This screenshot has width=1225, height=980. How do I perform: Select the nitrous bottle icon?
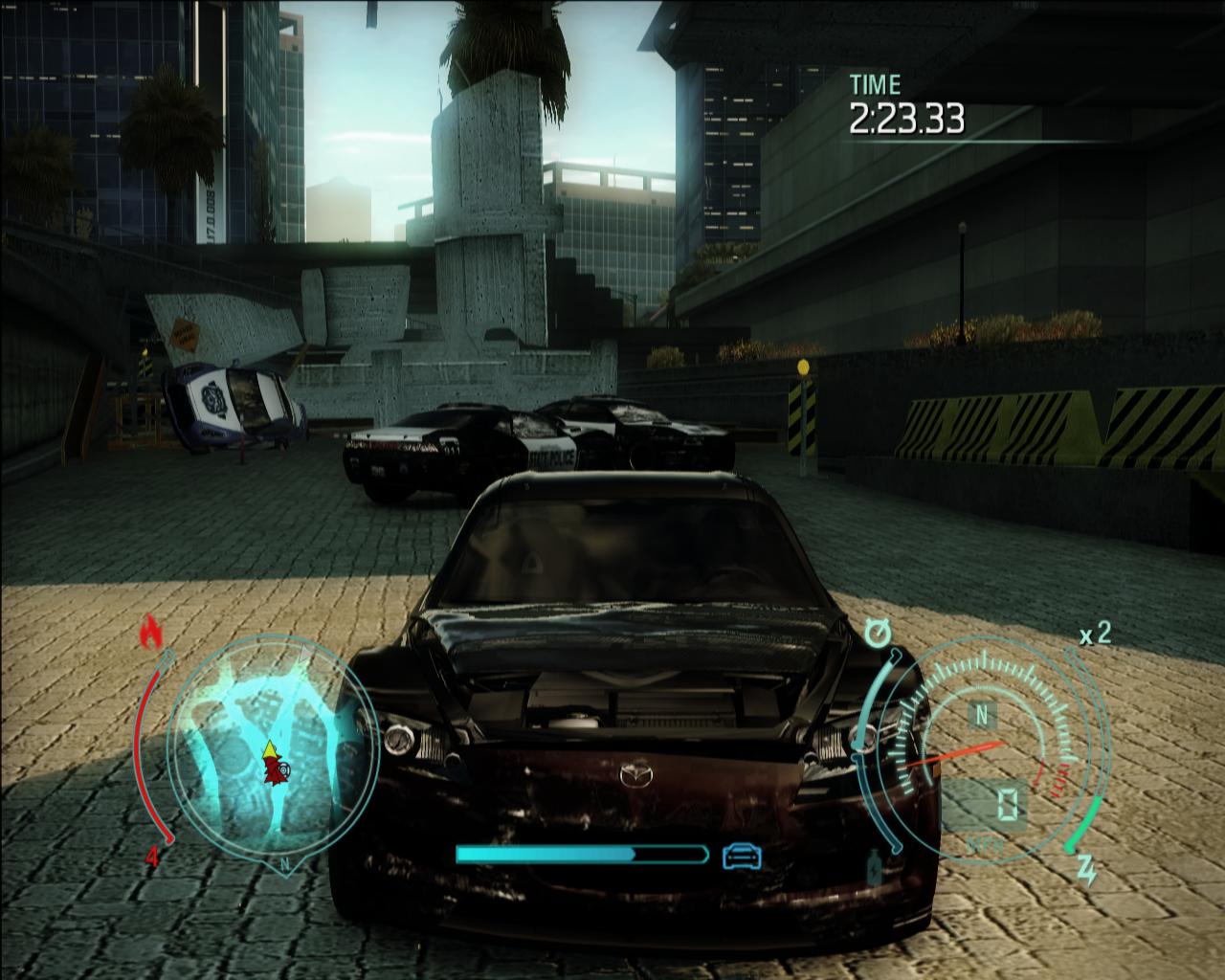pos(874,869)
